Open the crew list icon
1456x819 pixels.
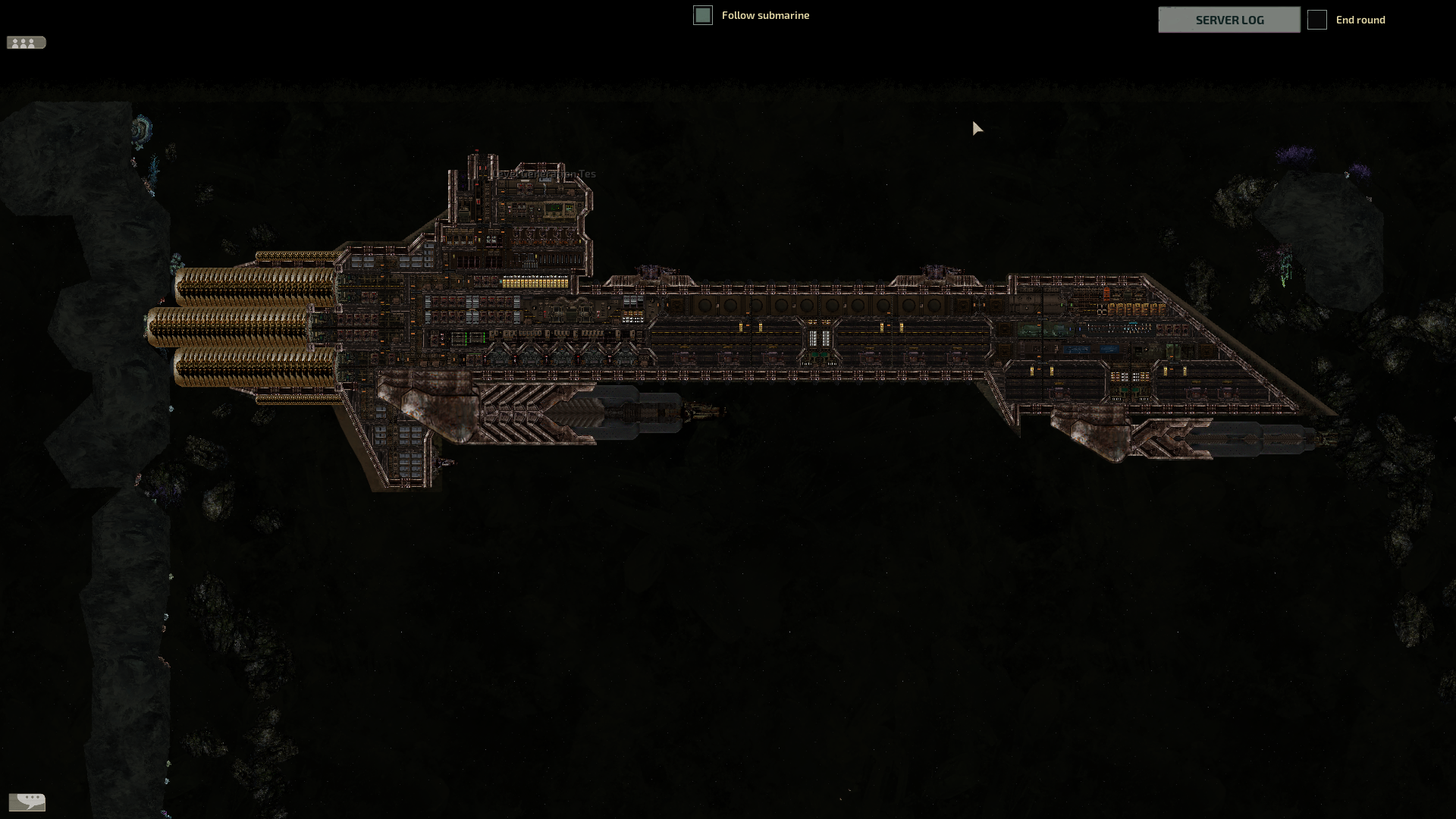tap(26, 43)
